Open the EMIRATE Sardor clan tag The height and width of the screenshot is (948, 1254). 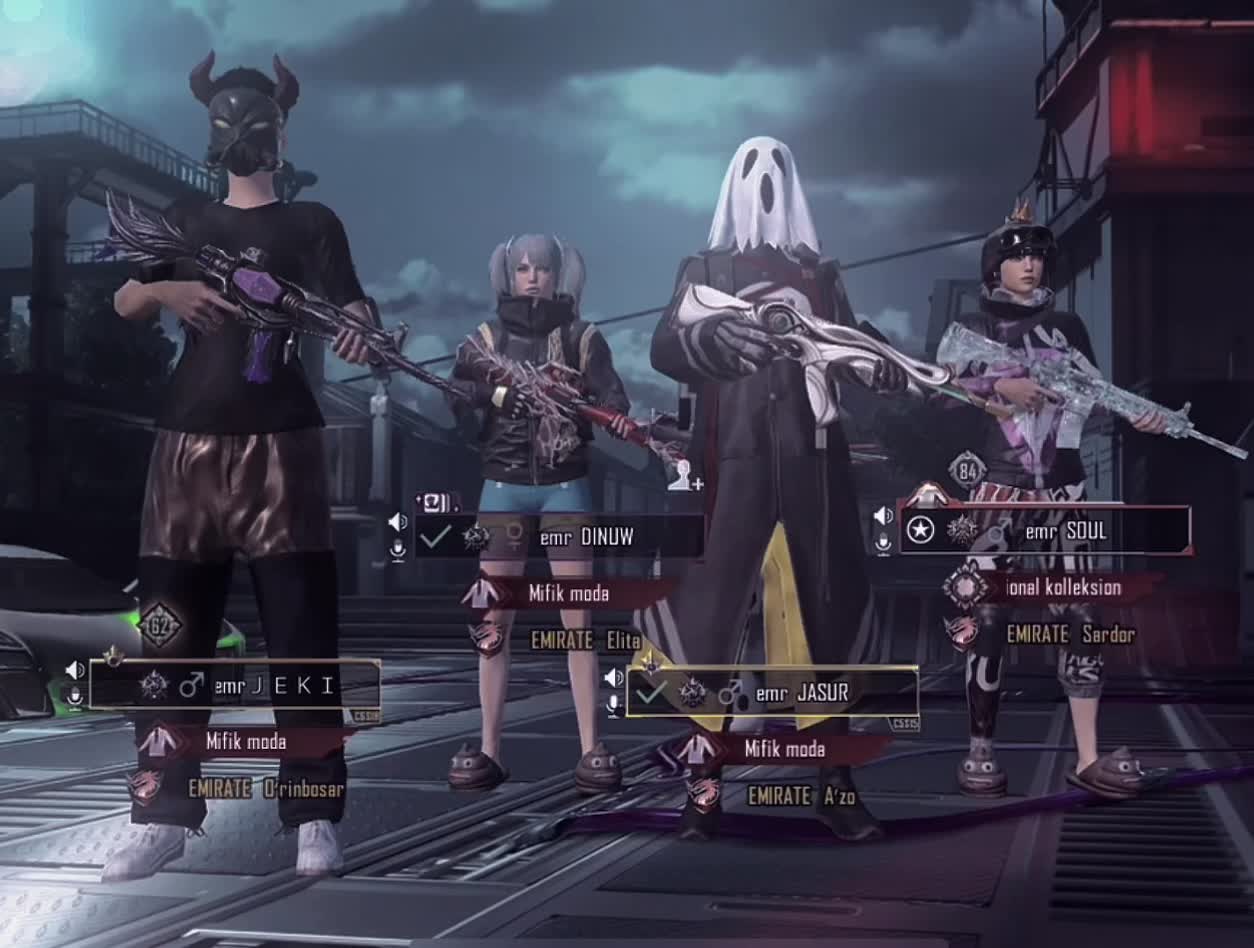1070,634
